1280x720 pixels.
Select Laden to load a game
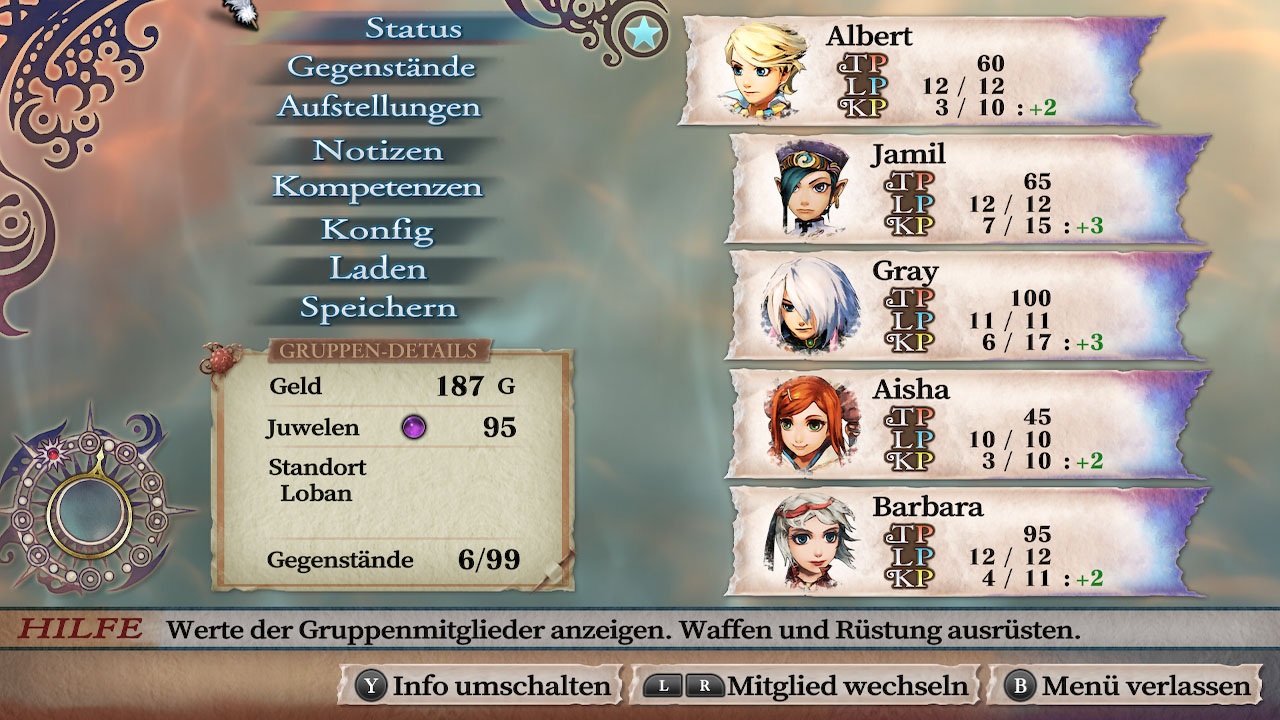click(377, 270)
